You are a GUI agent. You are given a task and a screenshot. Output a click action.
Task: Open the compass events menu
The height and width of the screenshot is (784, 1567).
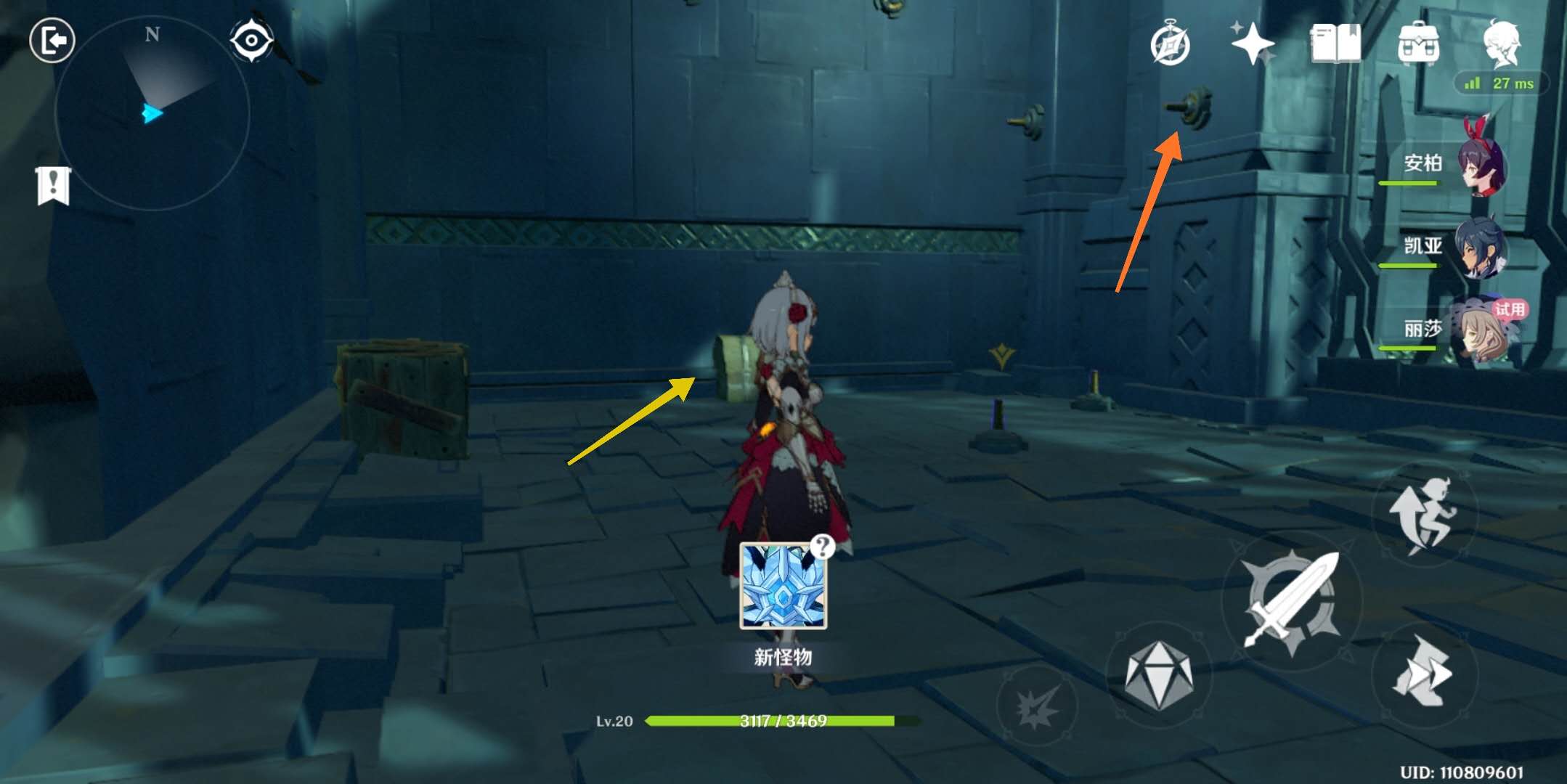[1170, 44]
